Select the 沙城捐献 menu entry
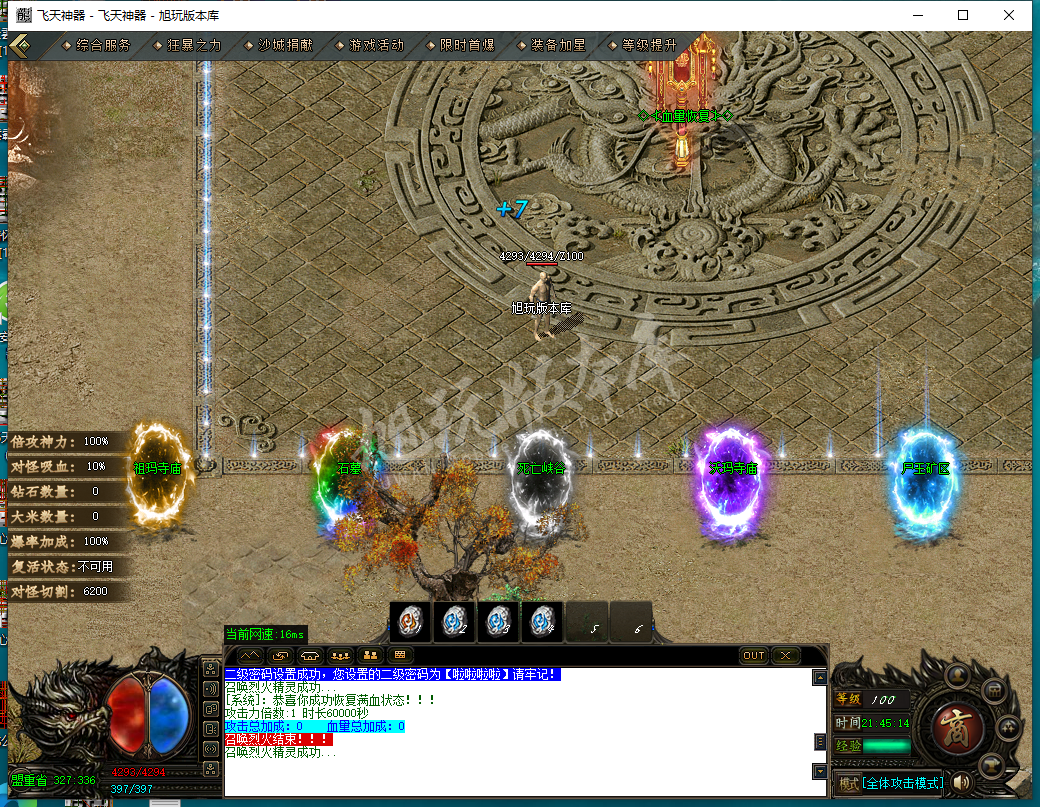The image size is (1040, 807). 285,45
